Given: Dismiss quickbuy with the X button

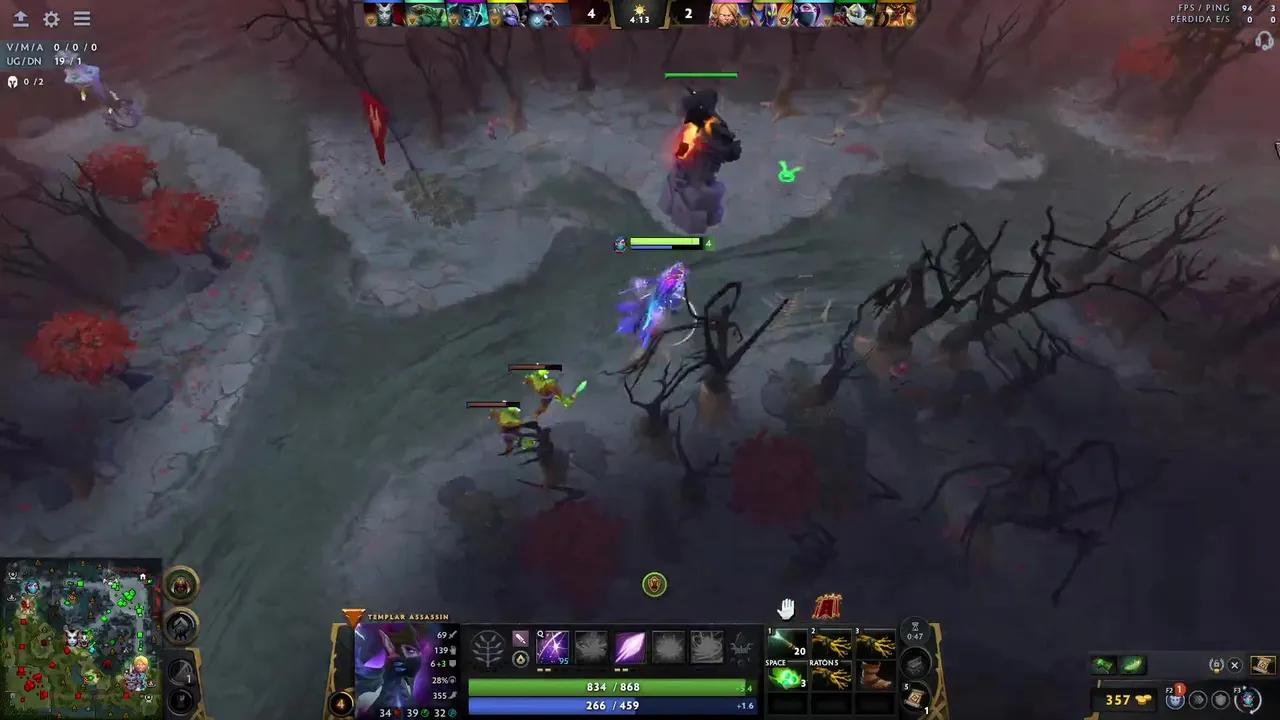Looking at the screenshot, I should pos(1235,665).
